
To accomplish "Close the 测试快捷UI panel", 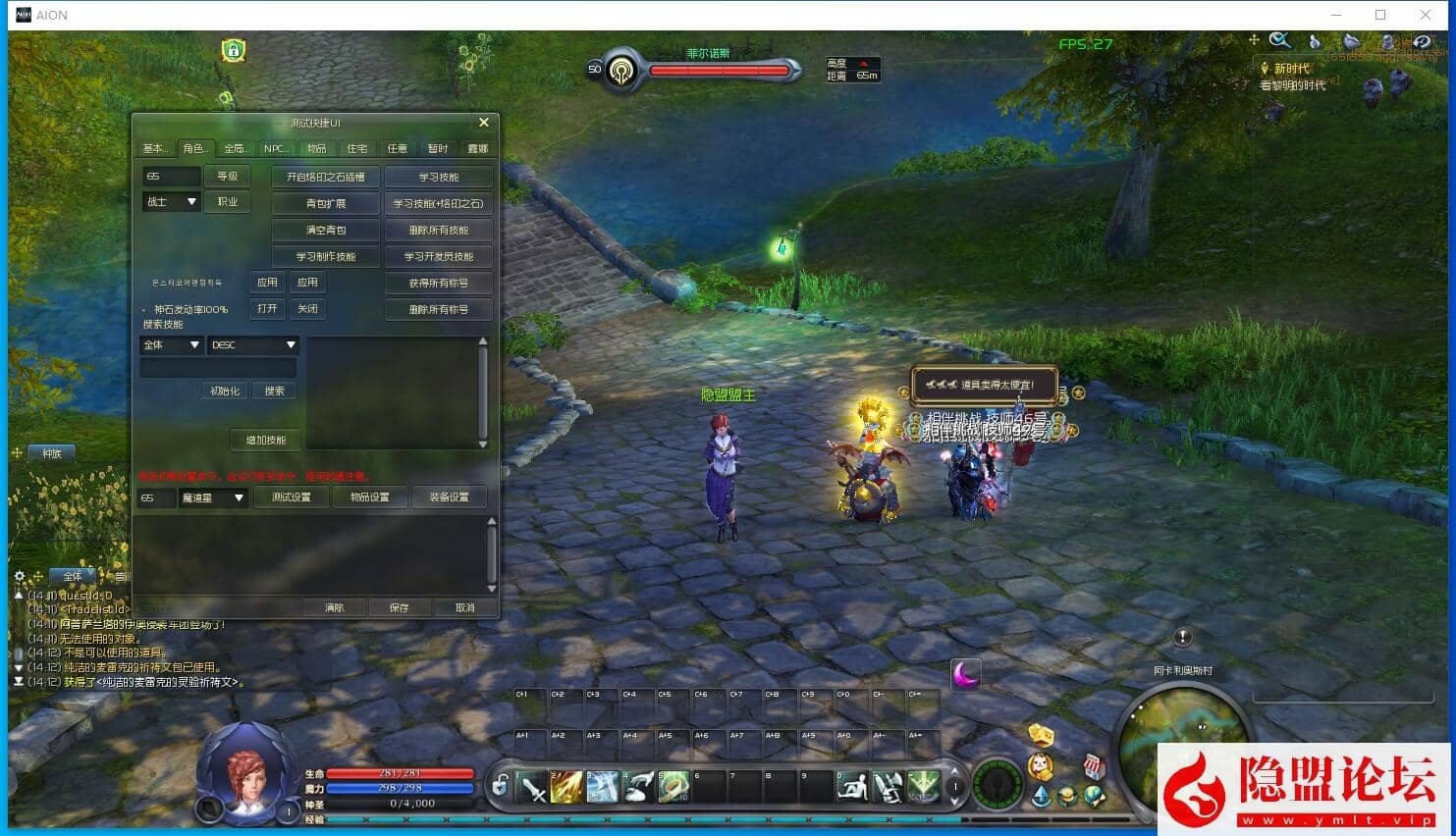I will pyautogui.click(x=483, y=123).
